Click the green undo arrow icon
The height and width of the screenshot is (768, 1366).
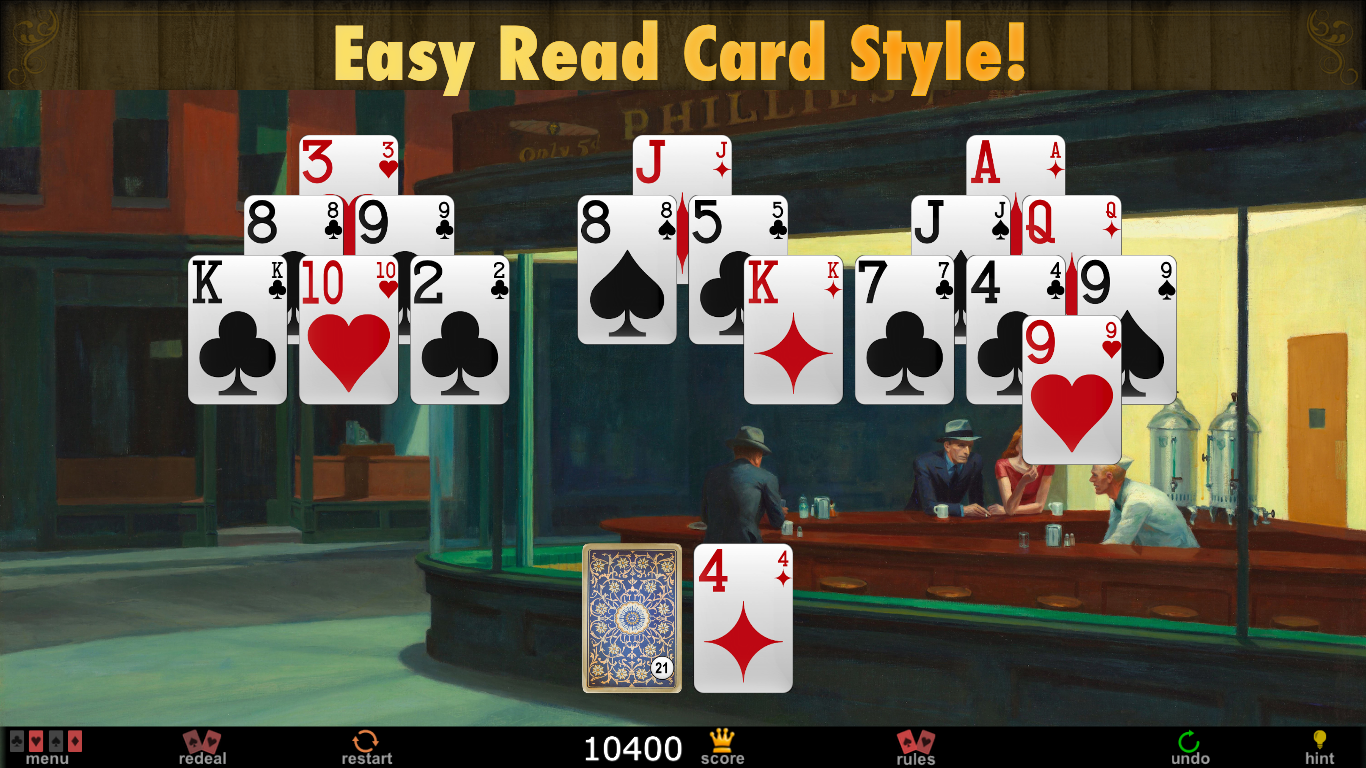pyautogui.click(x=1188, y=742)
